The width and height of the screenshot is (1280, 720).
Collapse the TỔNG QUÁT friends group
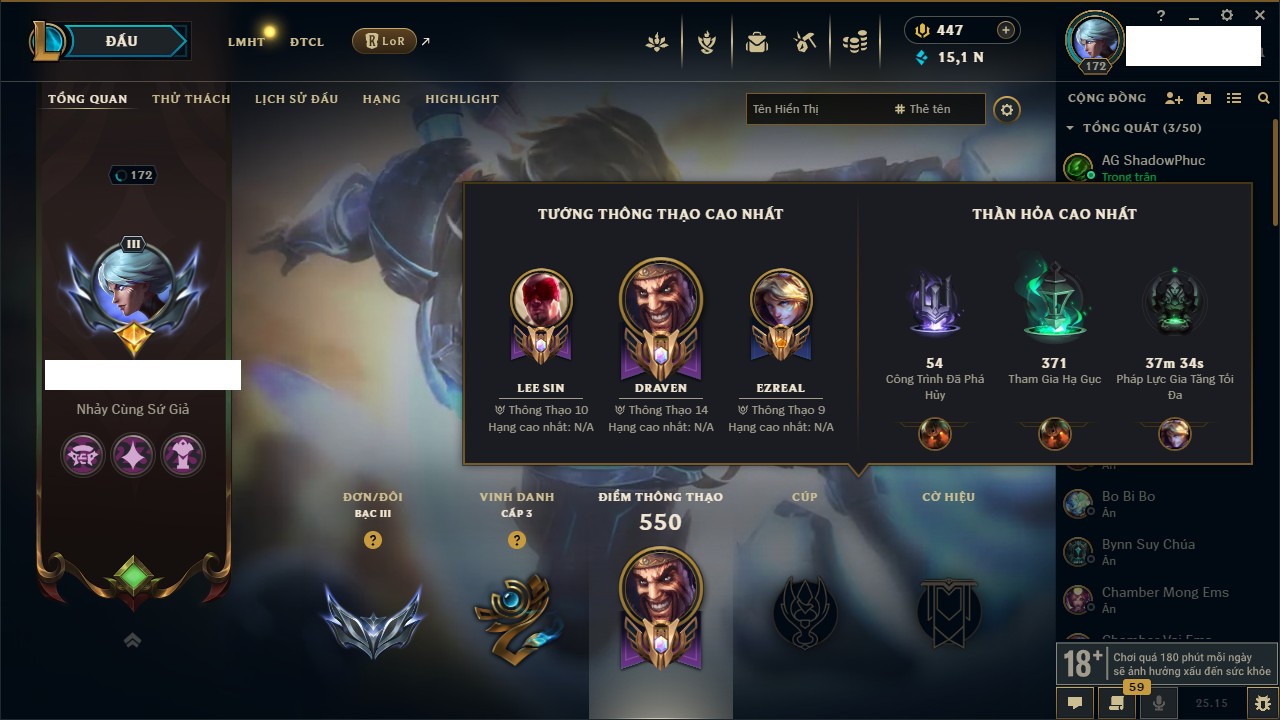coord(1070,128)
